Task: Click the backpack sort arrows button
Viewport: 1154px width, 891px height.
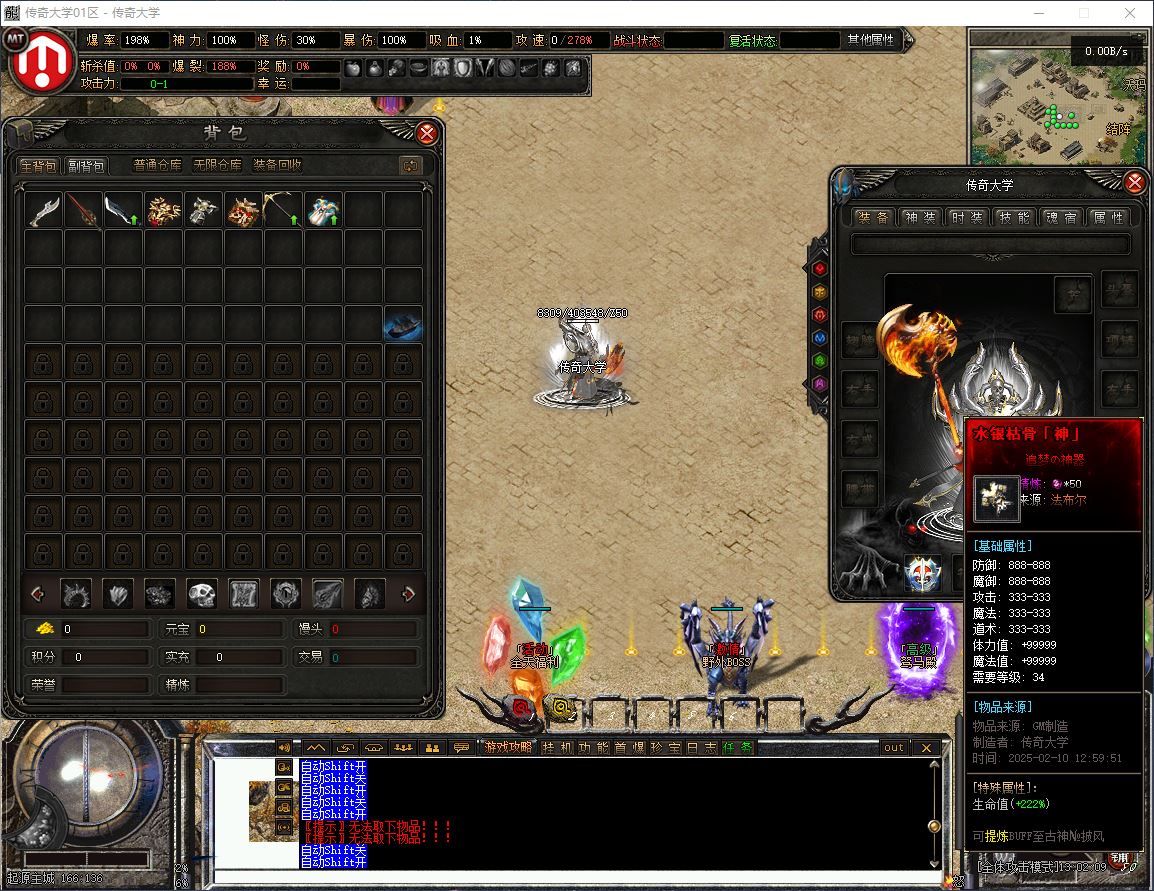Action: [410, 166]
